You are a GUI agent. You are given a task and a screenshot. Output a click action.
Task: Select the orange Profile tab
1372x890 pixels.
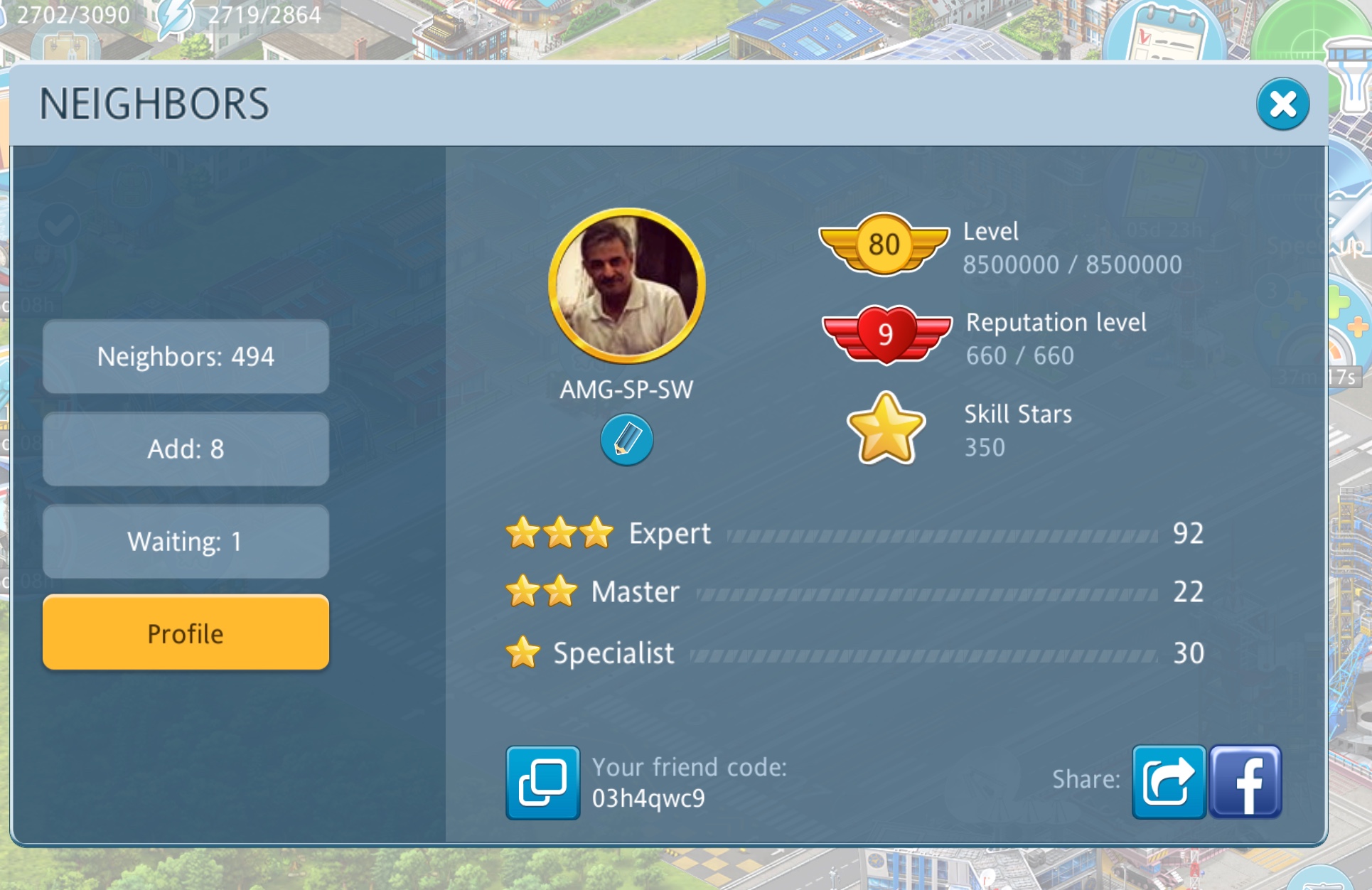(x=186, y=633)
